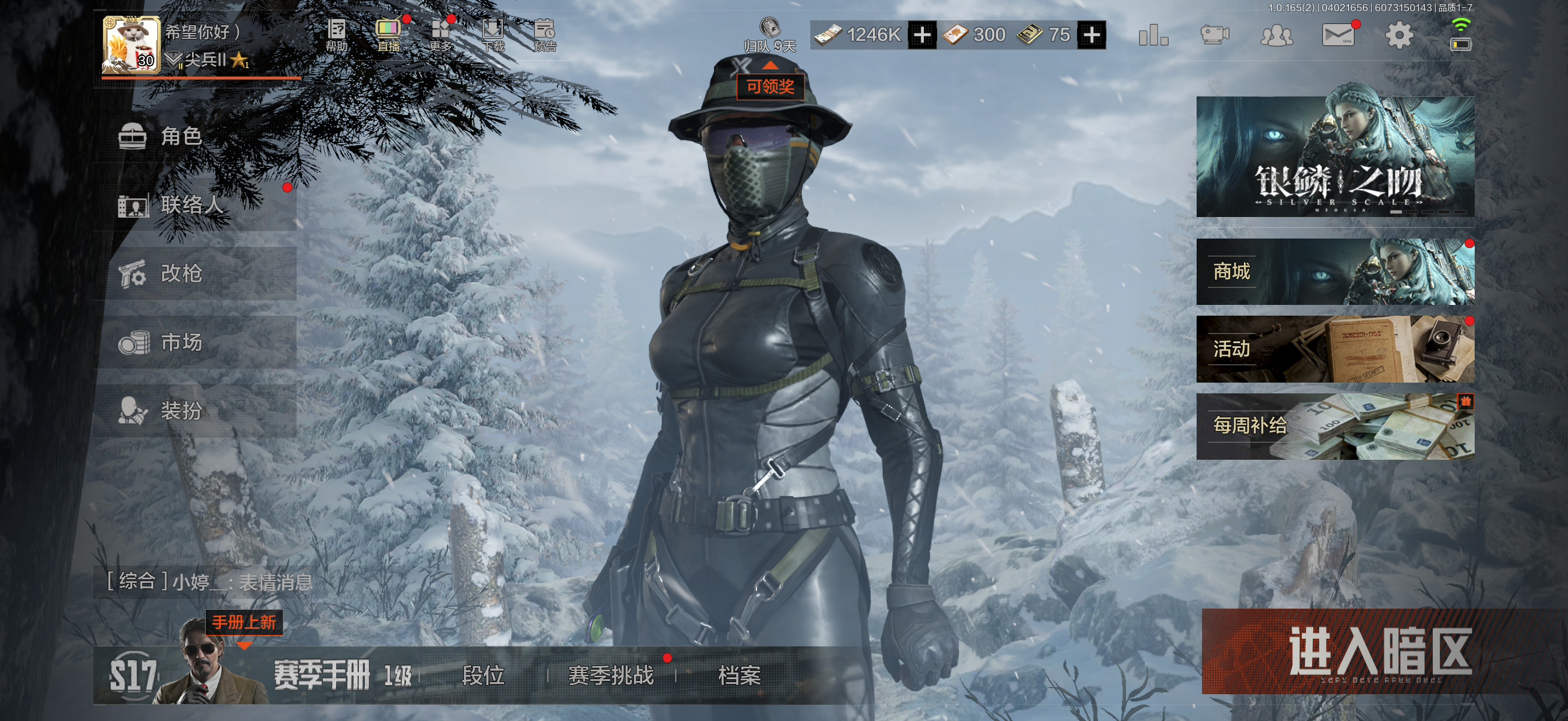The width and height of the screenshot is (1568, 721).
Task: Open the 商城 shop banner
Action: point(1335,271)
